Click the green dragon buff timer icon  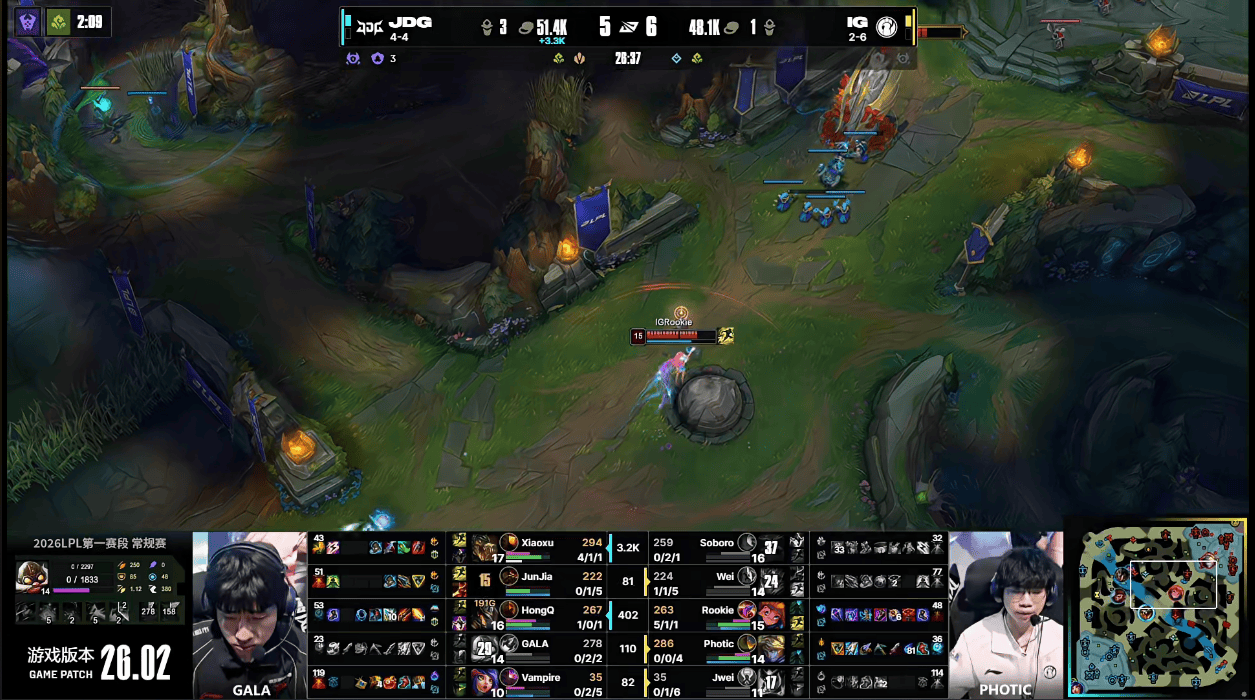coord(59,22)
